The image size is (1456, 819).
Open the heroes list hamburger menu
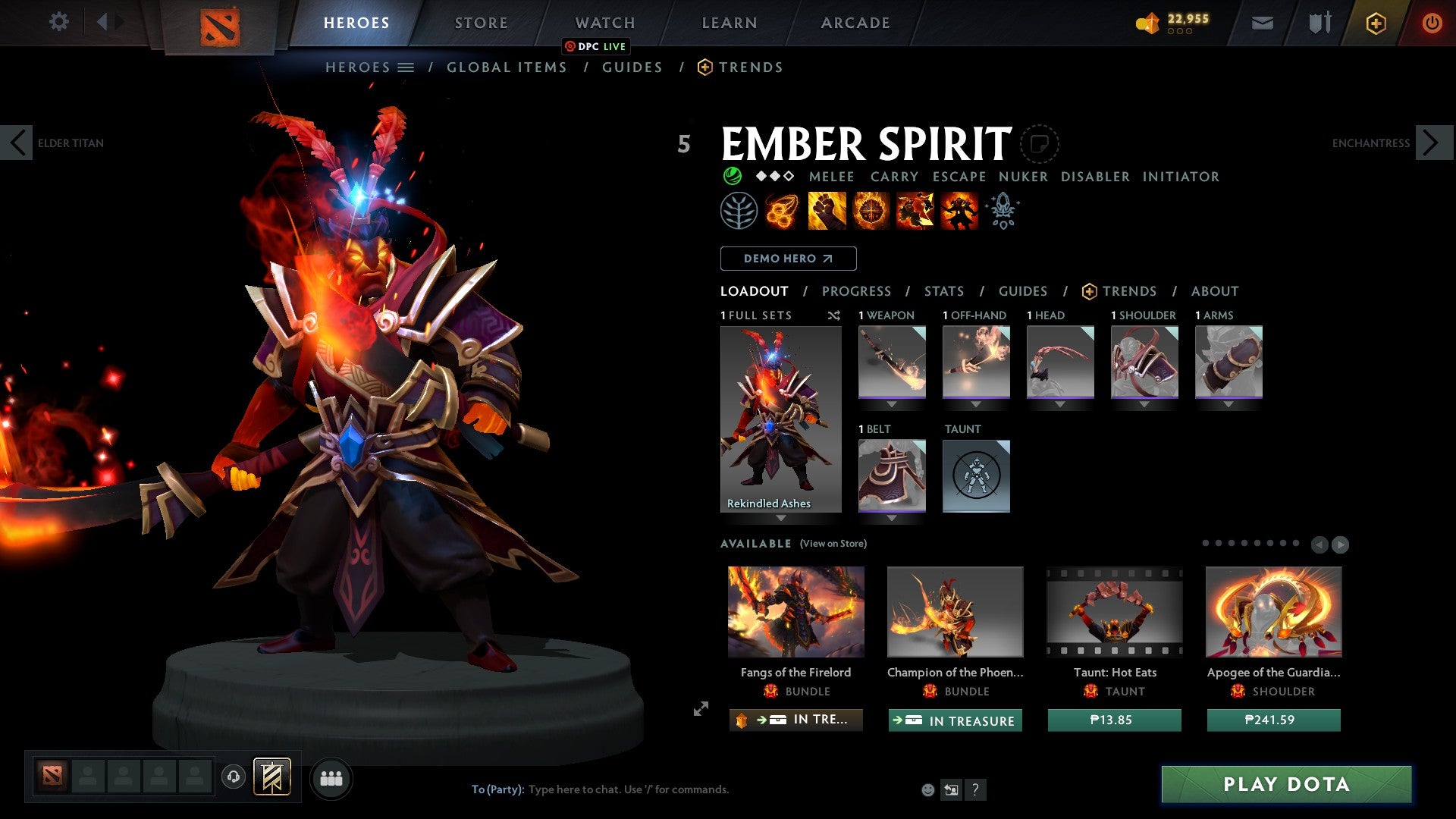405,67
